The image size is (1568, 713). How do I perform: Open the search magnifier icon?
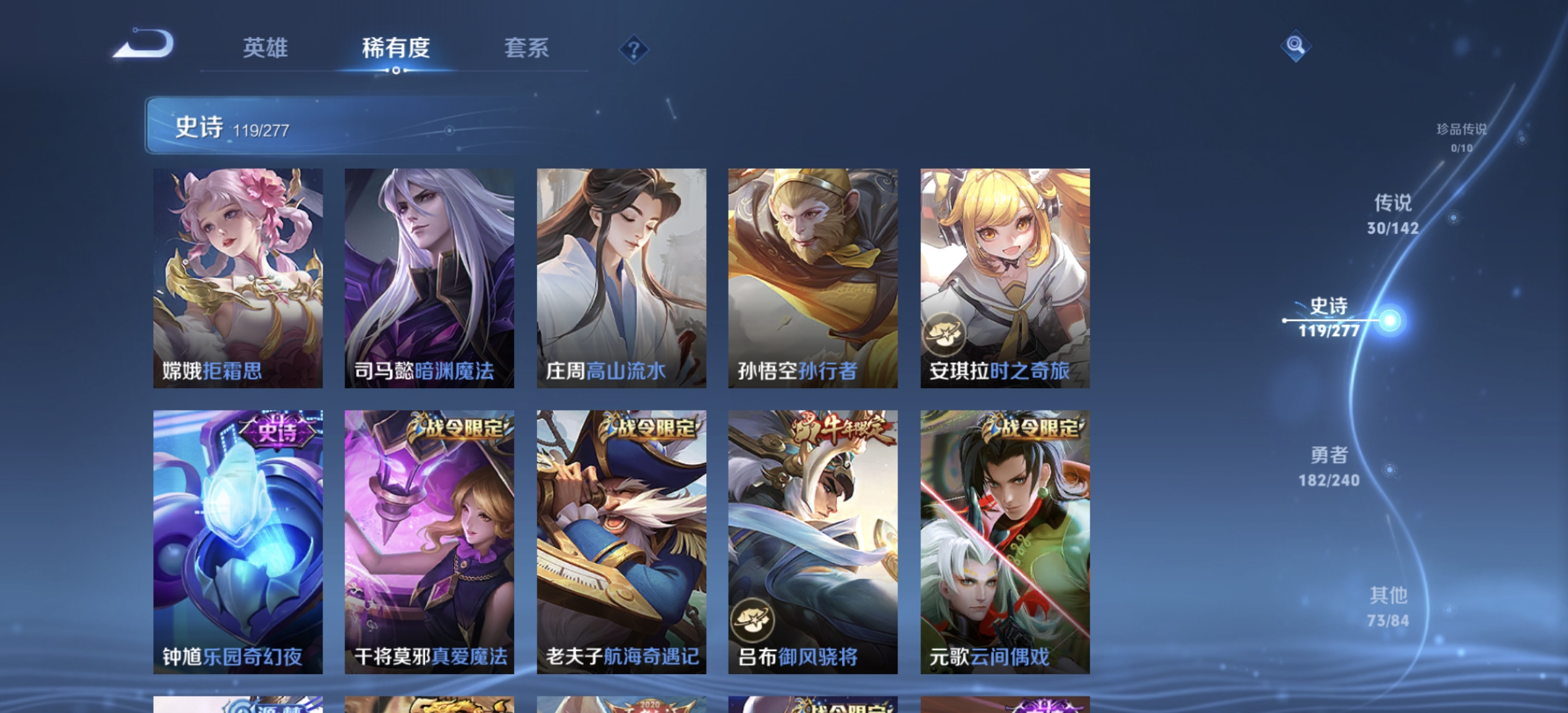[1295, 46]
